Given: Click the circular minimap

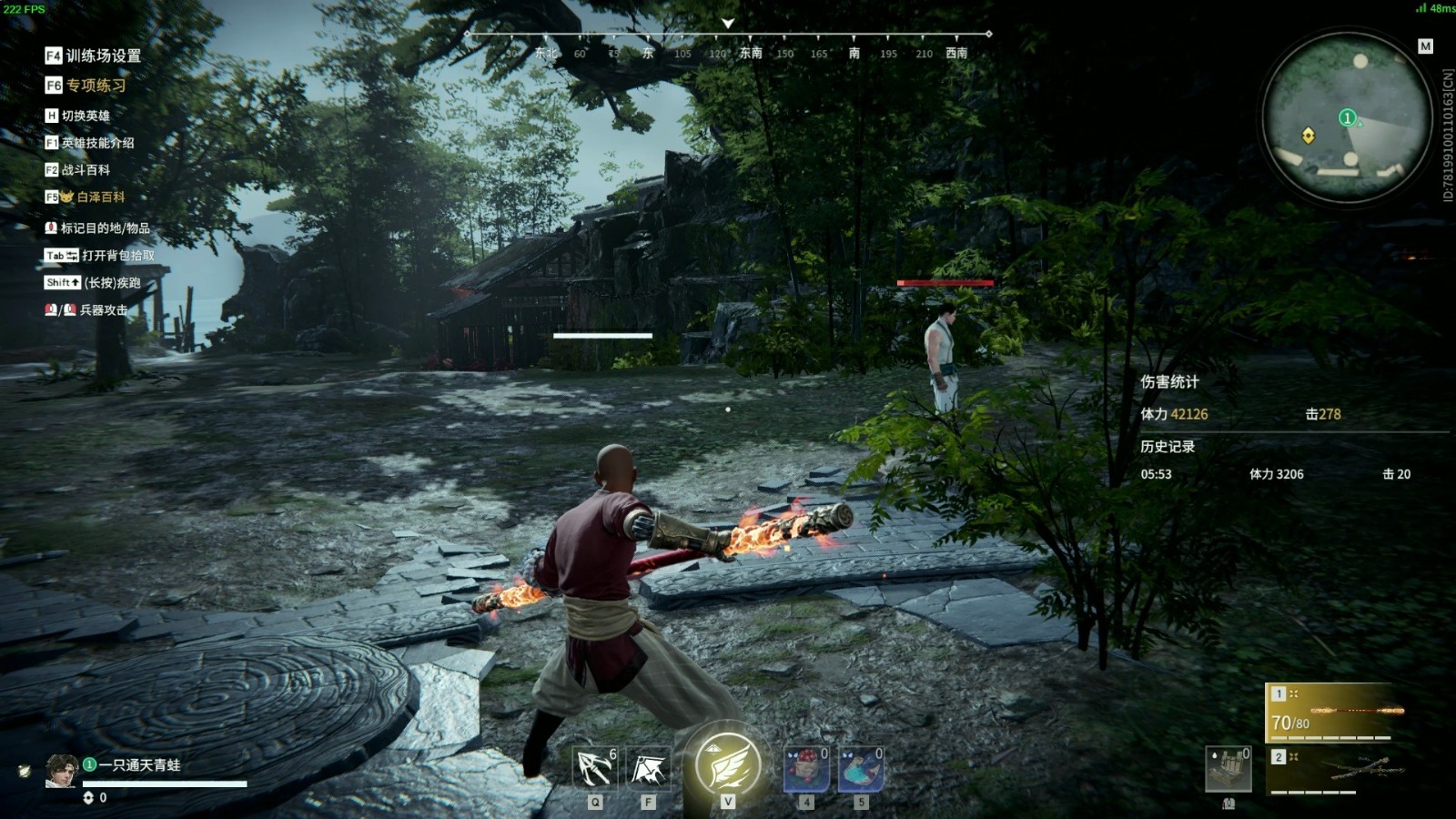Looking at the screenshot, I should tap(1347, 116).
